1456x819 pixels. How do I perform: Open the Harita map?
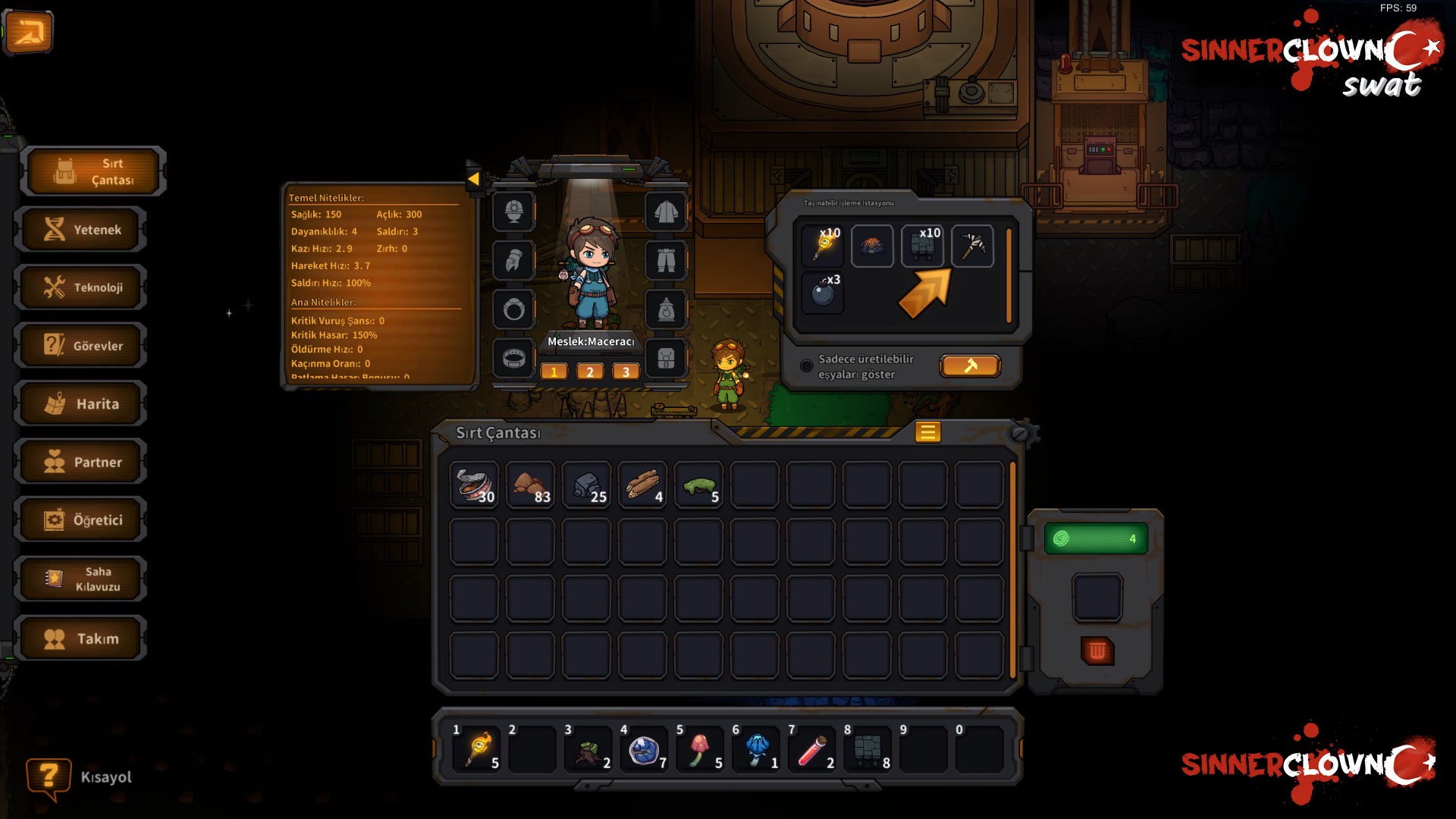82,404
